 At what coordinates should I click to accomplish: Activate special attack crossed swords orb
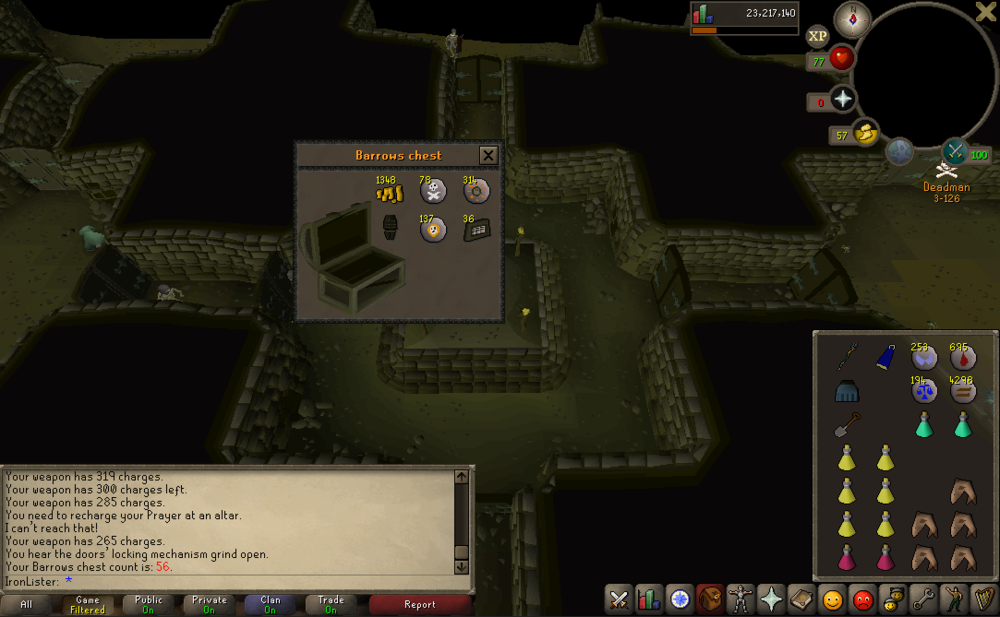[x=954, y=151]
